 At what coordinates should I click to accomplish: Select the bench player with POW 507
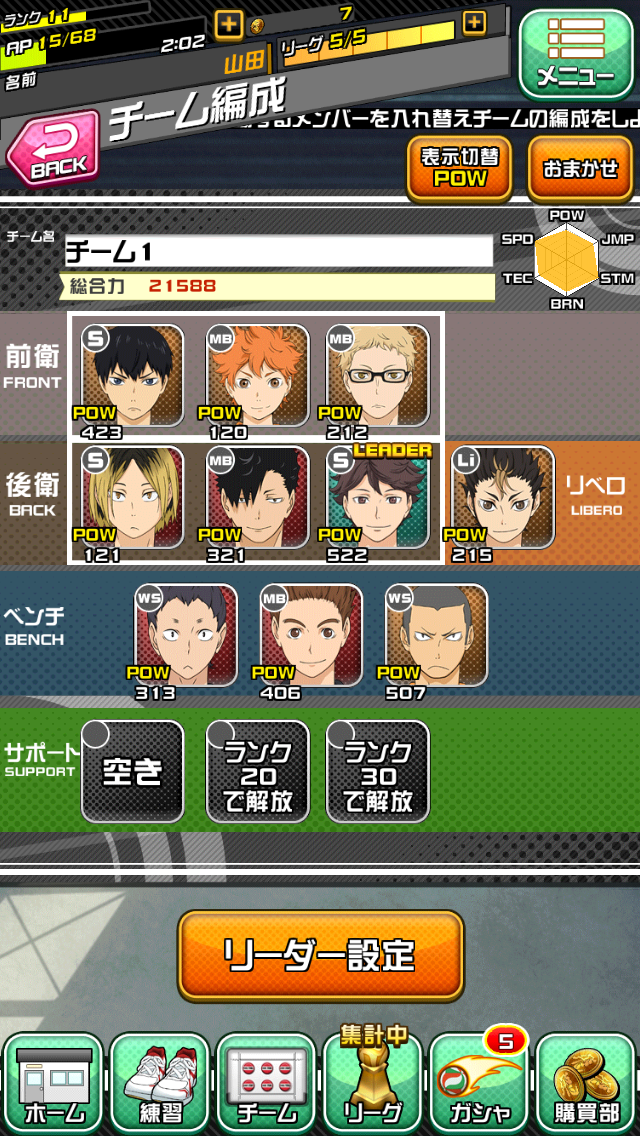click(436, 636)
